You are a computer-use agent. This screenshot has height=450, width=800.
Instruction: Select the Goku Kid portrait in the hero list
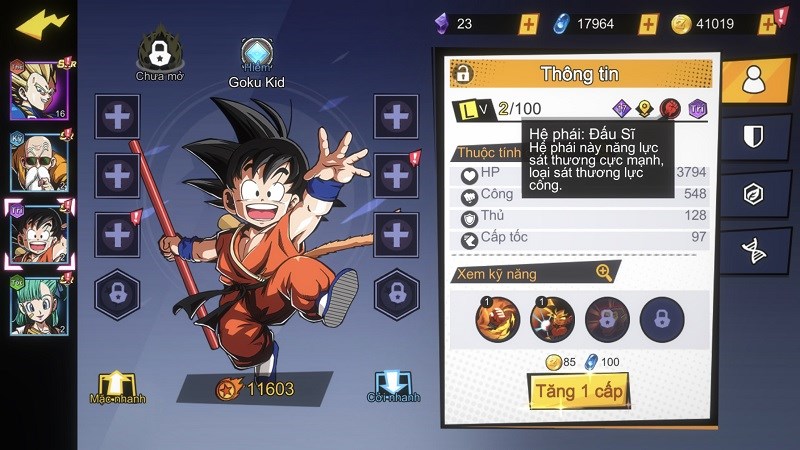39,232
